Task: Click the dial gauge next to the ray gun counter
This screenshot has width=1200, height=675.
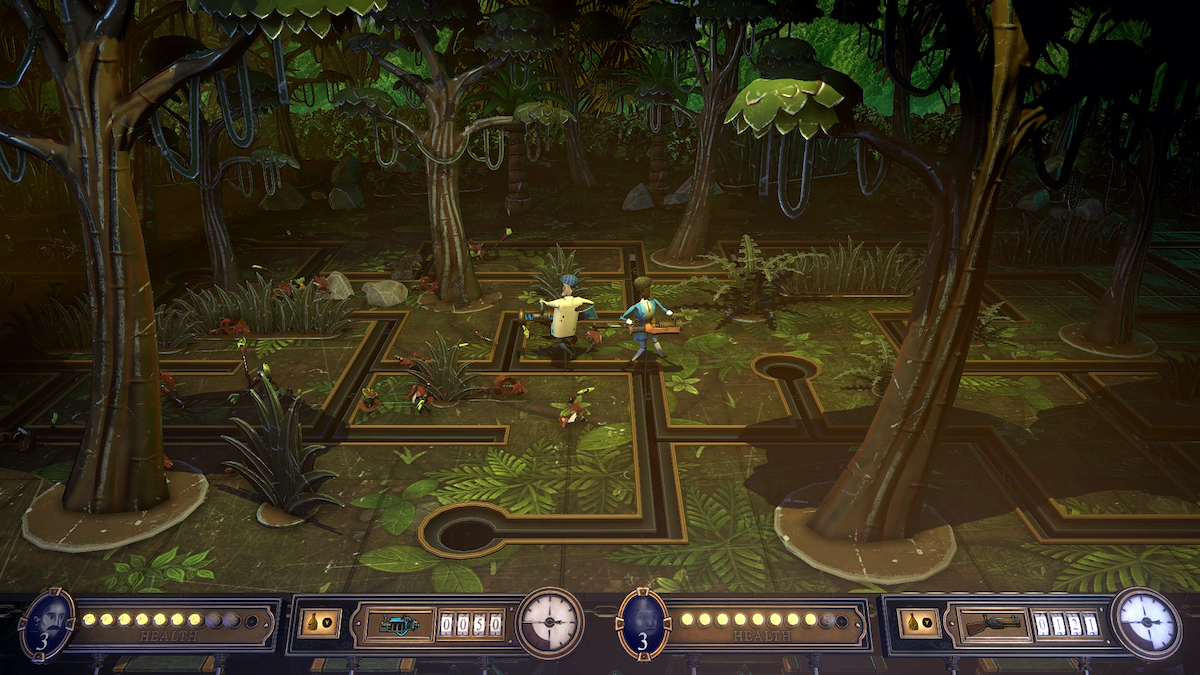Action: click(549, 623)
